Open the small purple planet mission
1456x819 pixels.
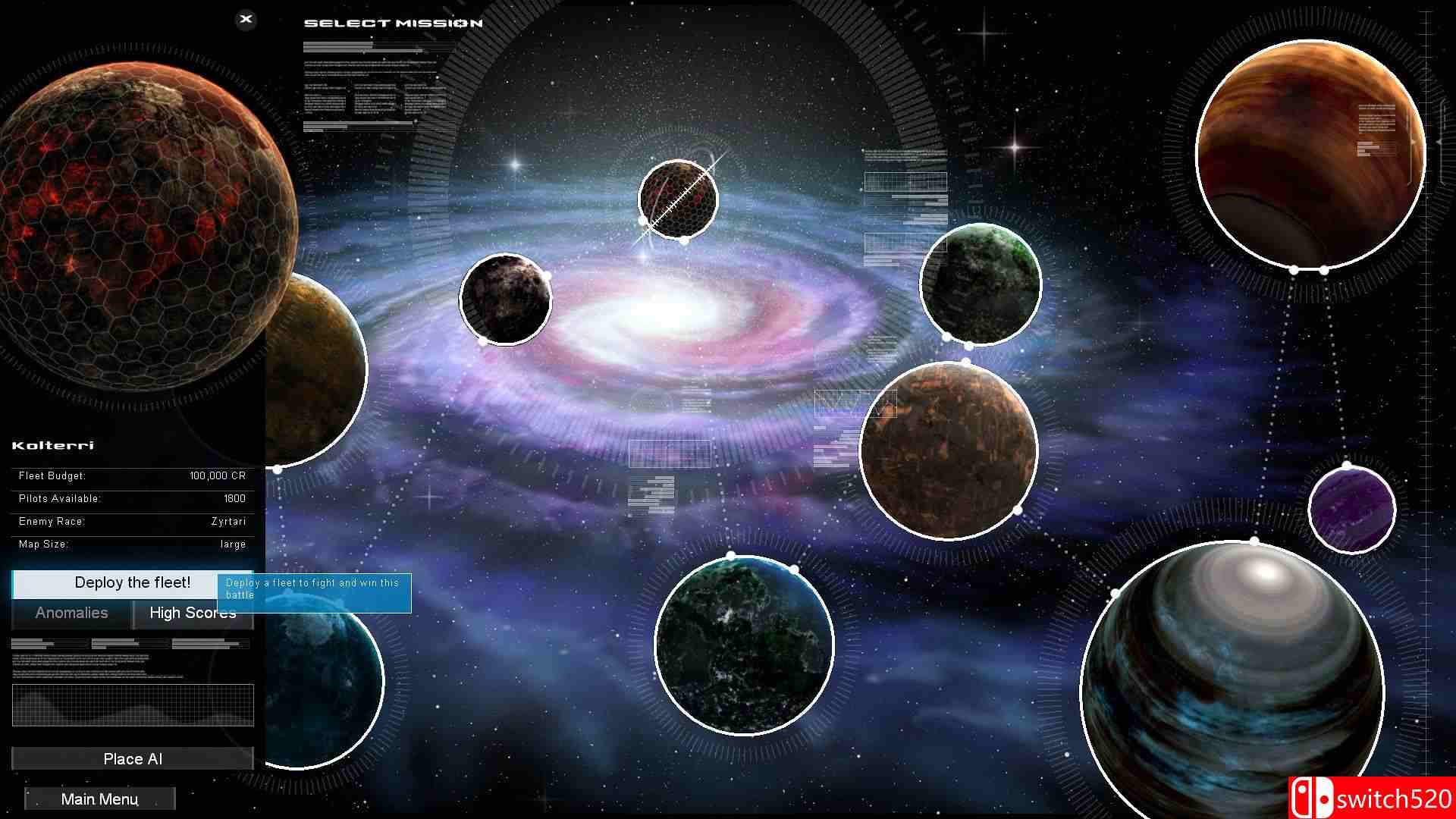(x=1351, y=510)
